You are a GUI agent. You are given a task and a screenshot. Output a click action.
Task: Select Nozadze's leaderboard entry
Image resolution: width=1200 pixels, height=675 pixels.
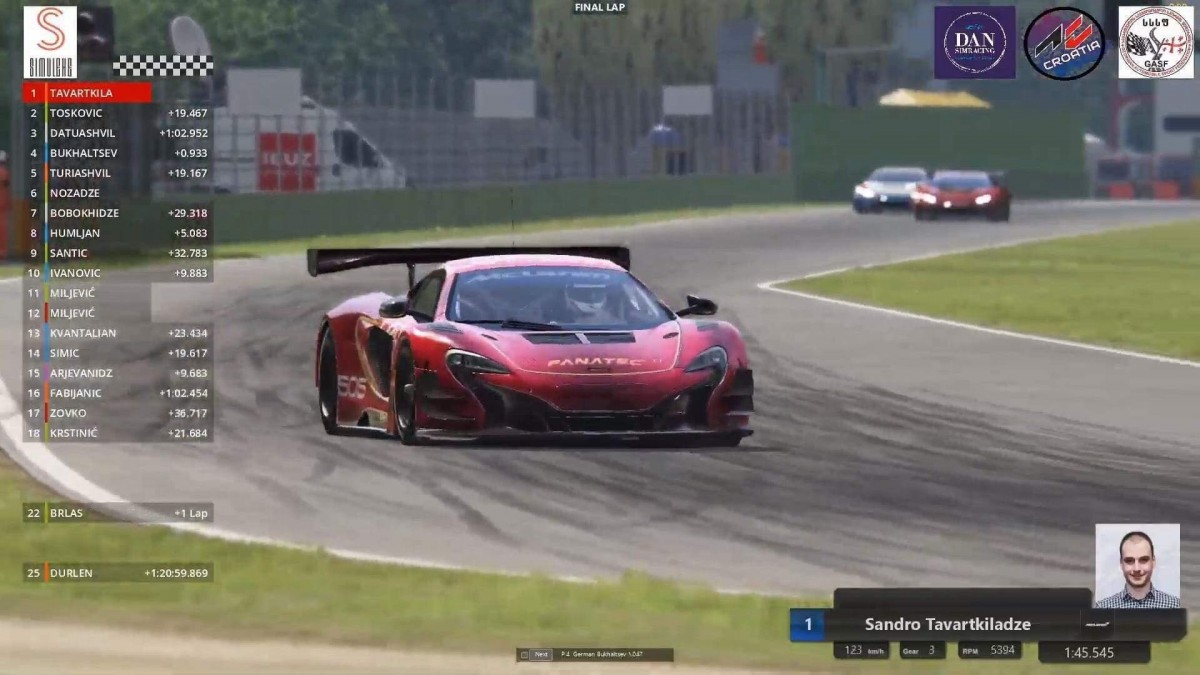118,193
